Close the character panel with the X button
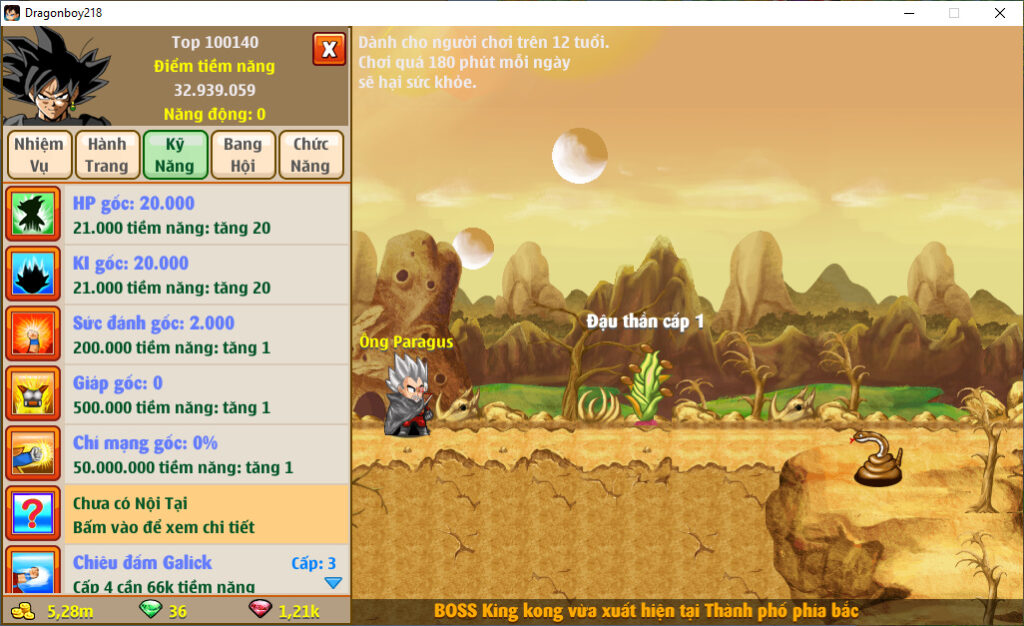Screen dimensions: 1024x626 click(329, 48)
